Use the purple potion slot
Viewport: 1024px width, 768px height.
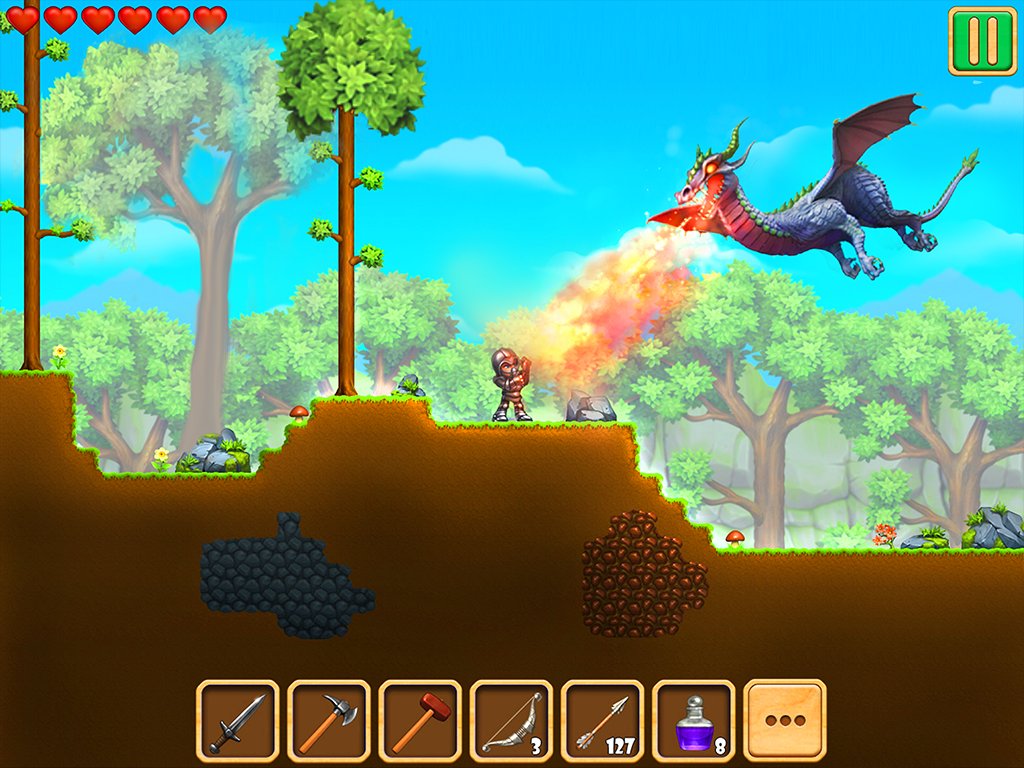coord(693,720)
